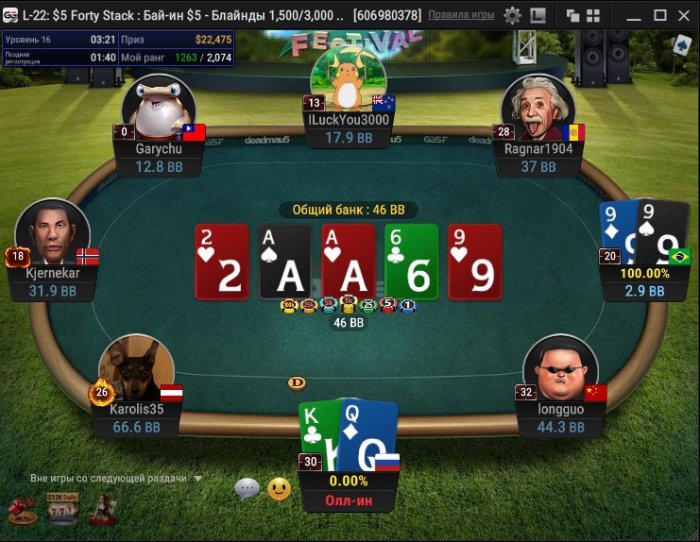The image size is (700, 542).
Task: Open the chat speech bubble
Action: [x=247, y=488]
